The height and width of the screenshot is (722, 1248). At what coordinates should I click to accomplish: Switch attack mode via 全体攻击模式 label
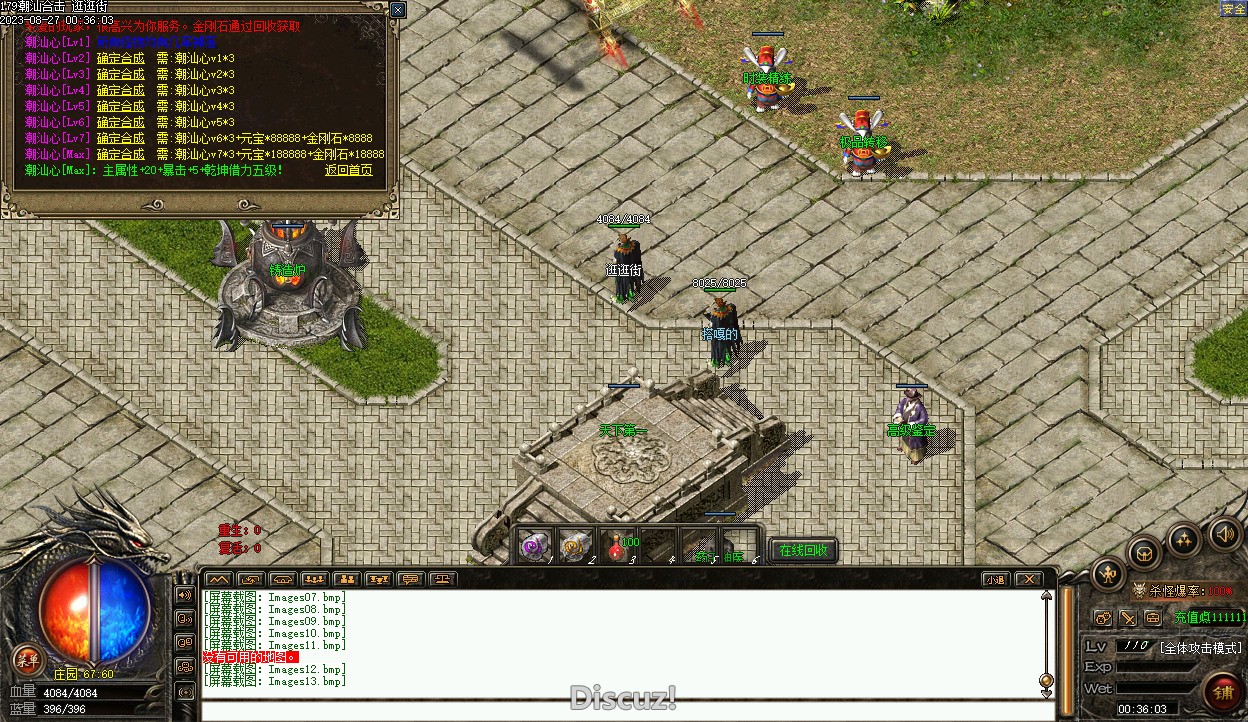point(1200,647)
